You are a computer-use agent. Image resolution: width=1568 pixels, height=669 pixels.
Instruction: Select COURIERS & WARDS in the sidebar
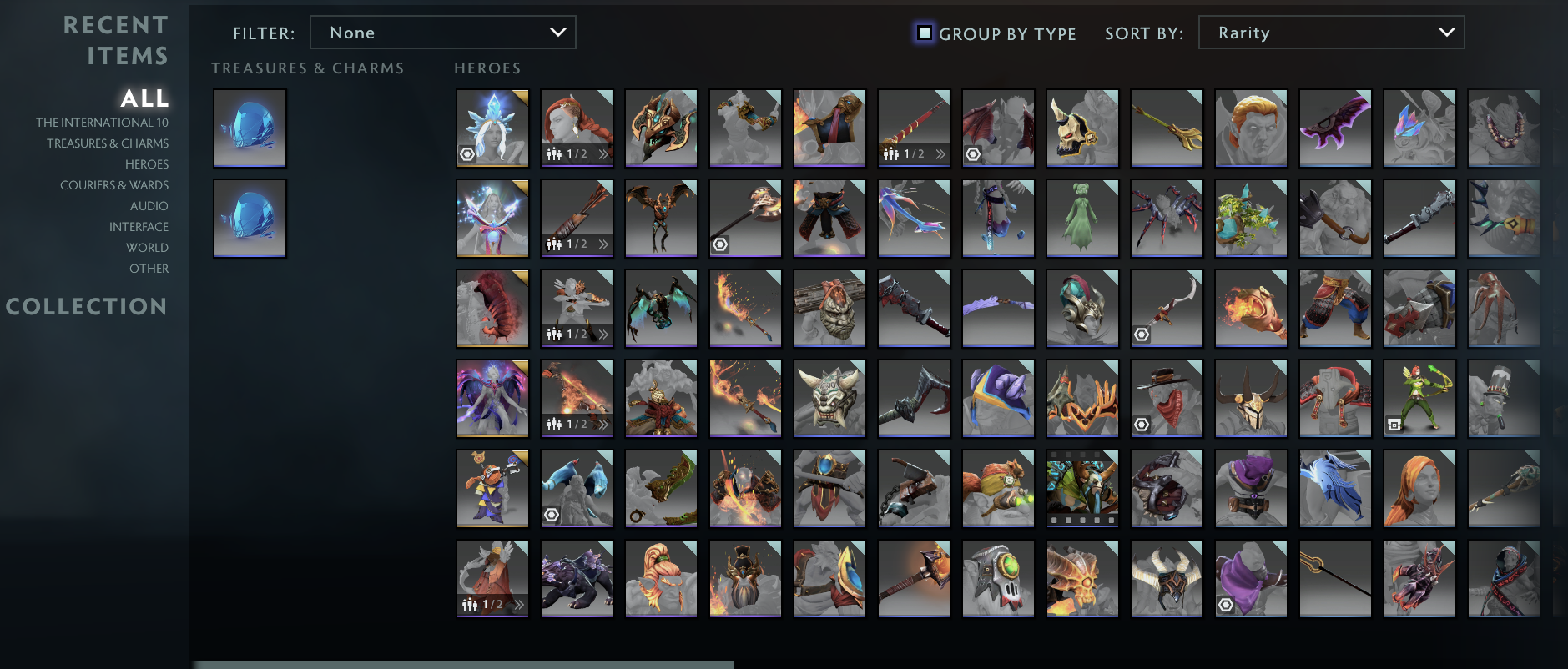click(113, 184)
